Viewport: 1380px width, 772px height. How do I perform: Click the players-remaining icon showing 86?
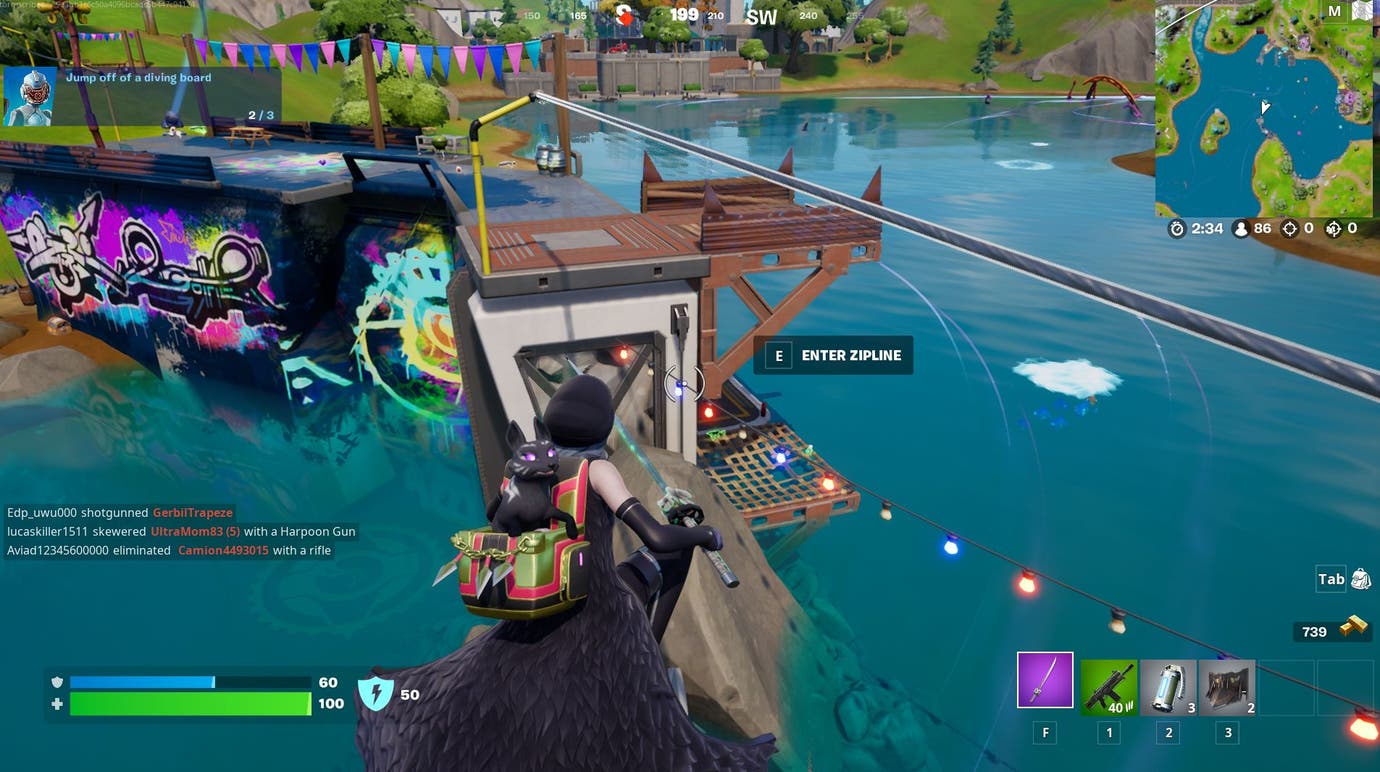(1239, 228)
